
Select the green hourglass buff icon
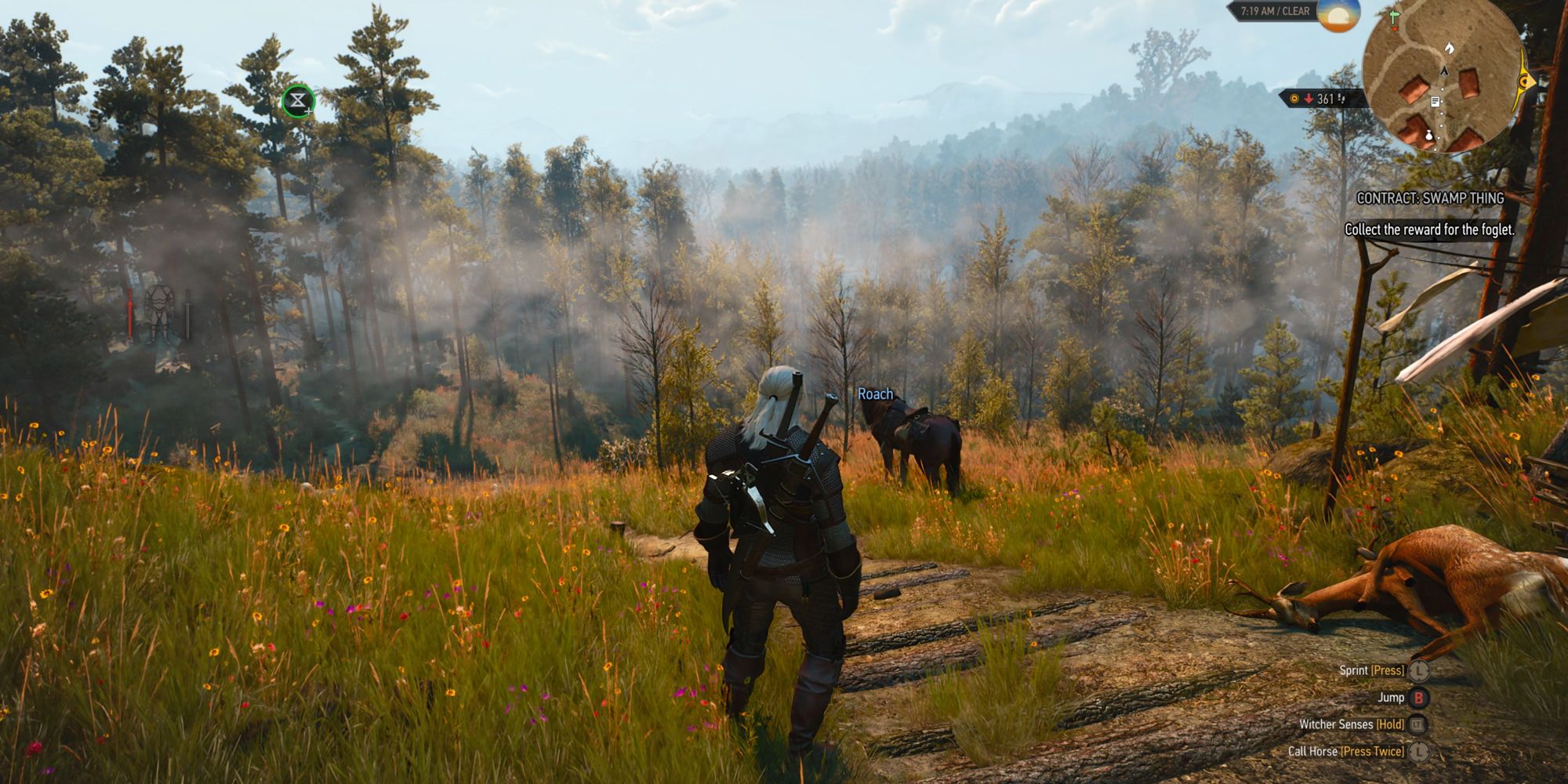coord(299,100)
